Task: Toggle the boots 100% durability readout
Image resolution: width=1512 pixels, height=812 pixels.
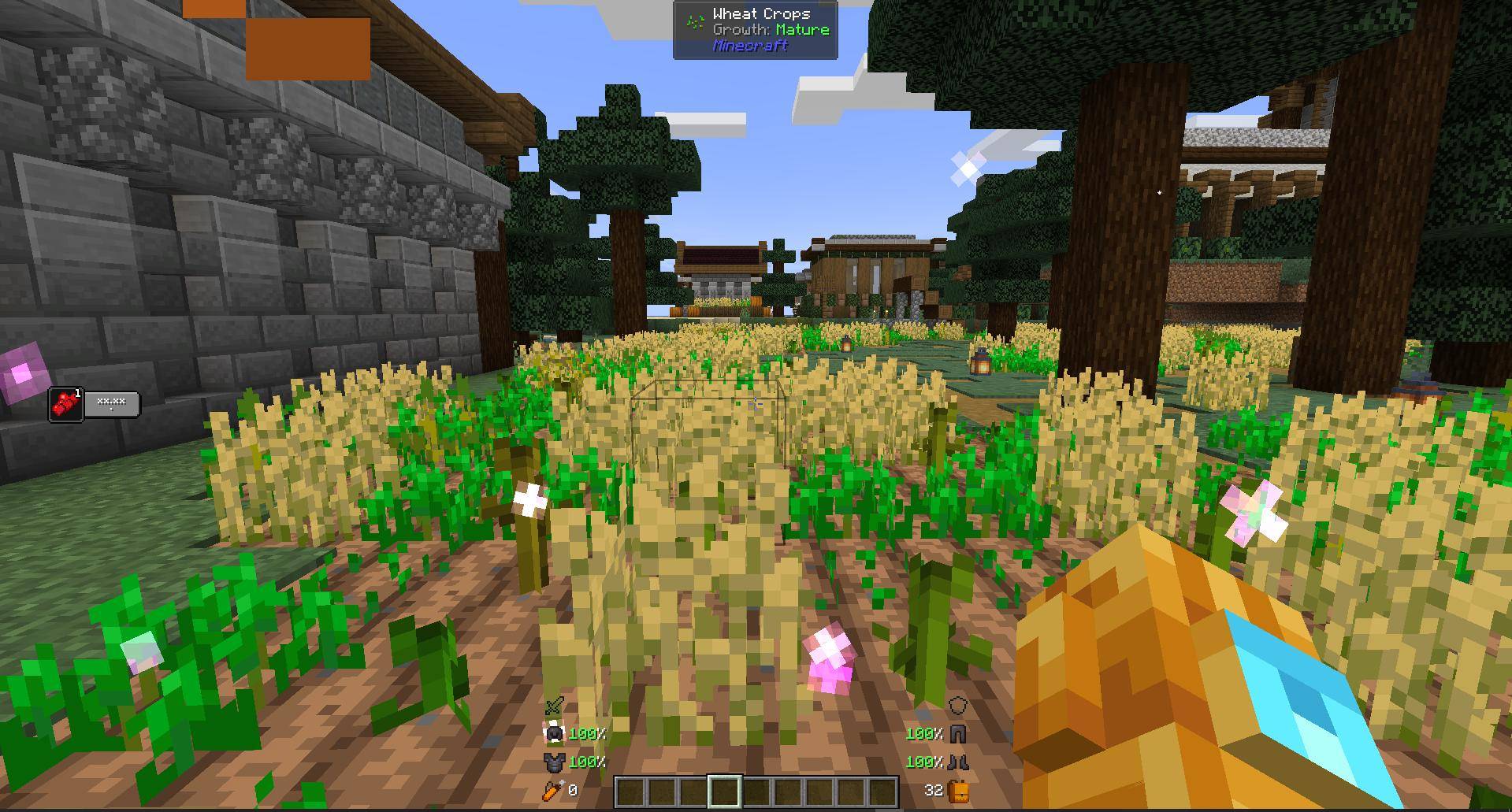Action: click(926, 762)
